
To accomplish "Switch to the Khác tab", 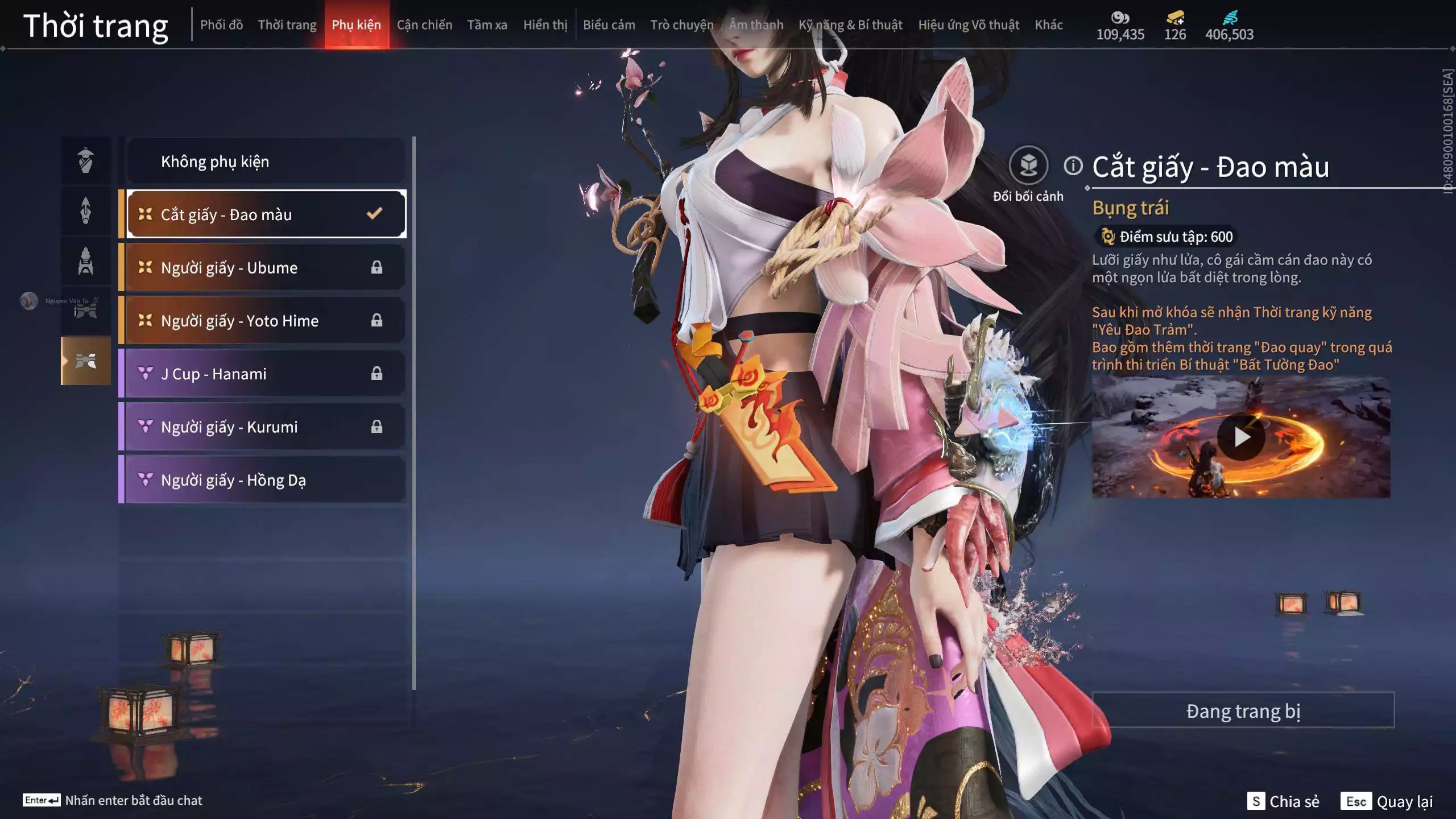I will tap(1048, 25).
